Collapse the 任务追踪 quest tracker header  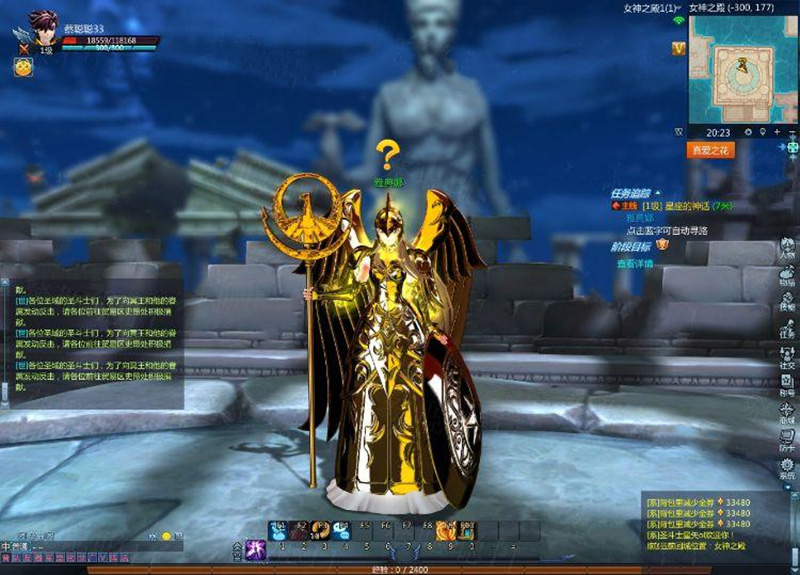pos(657,192)
